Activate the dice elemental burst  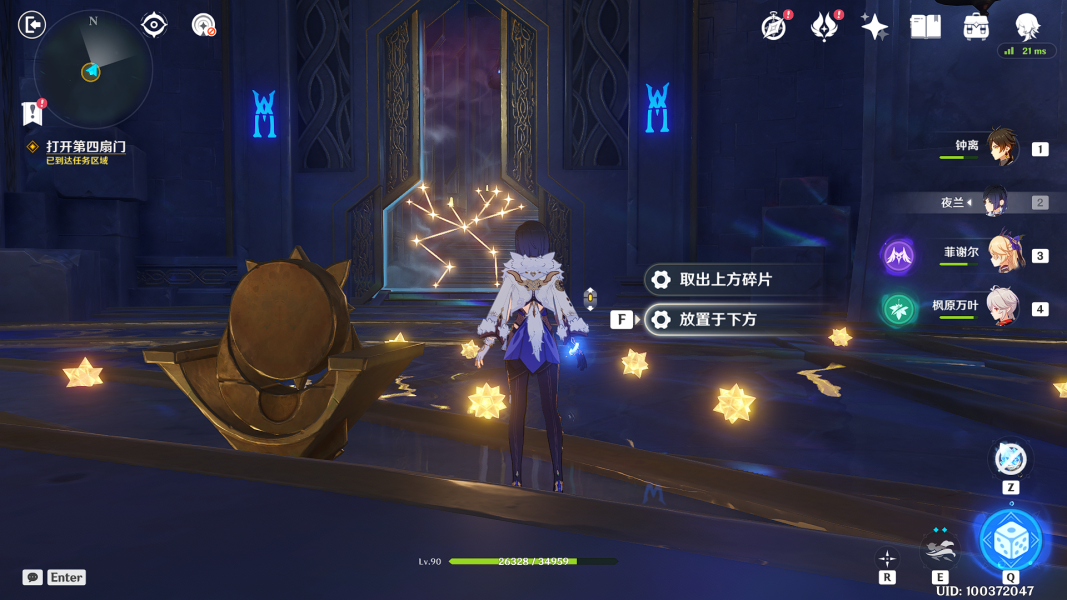coord(1011,541)
